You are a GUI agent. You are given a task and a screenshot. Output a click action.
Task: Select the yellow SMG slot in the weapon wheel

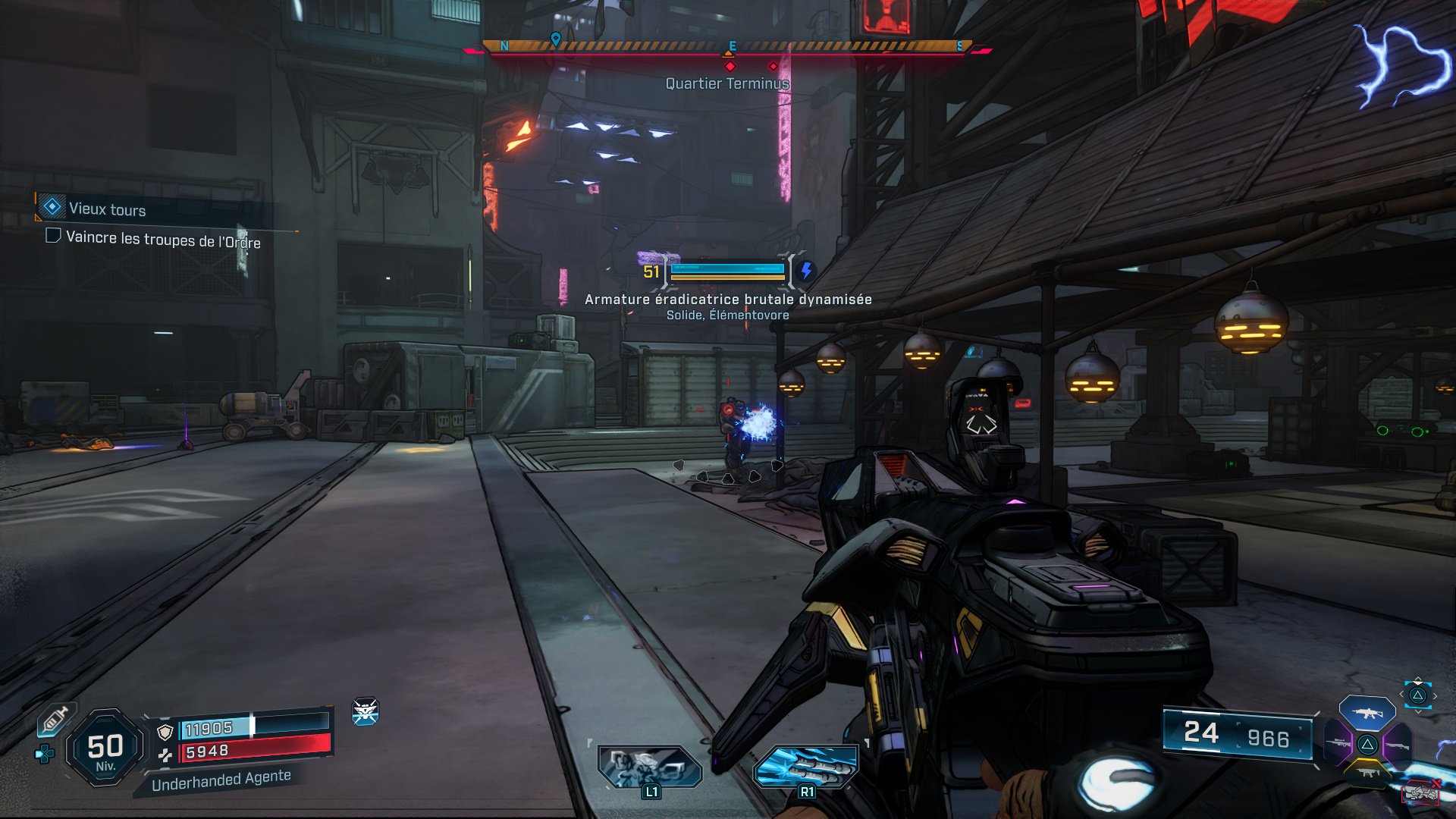(1369, 772)
